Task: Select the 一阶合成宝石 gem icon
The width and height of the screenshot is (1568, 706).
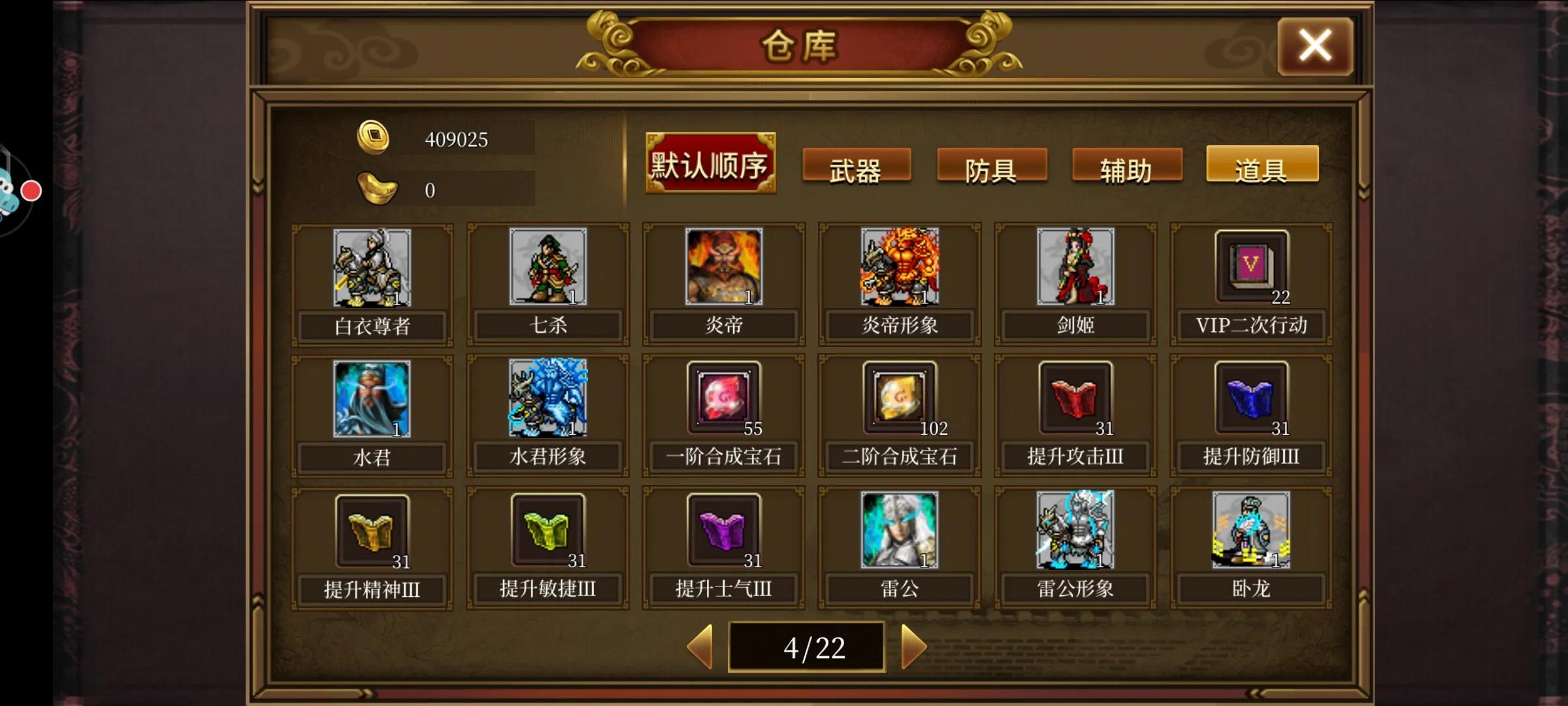Action: point(723,399)
